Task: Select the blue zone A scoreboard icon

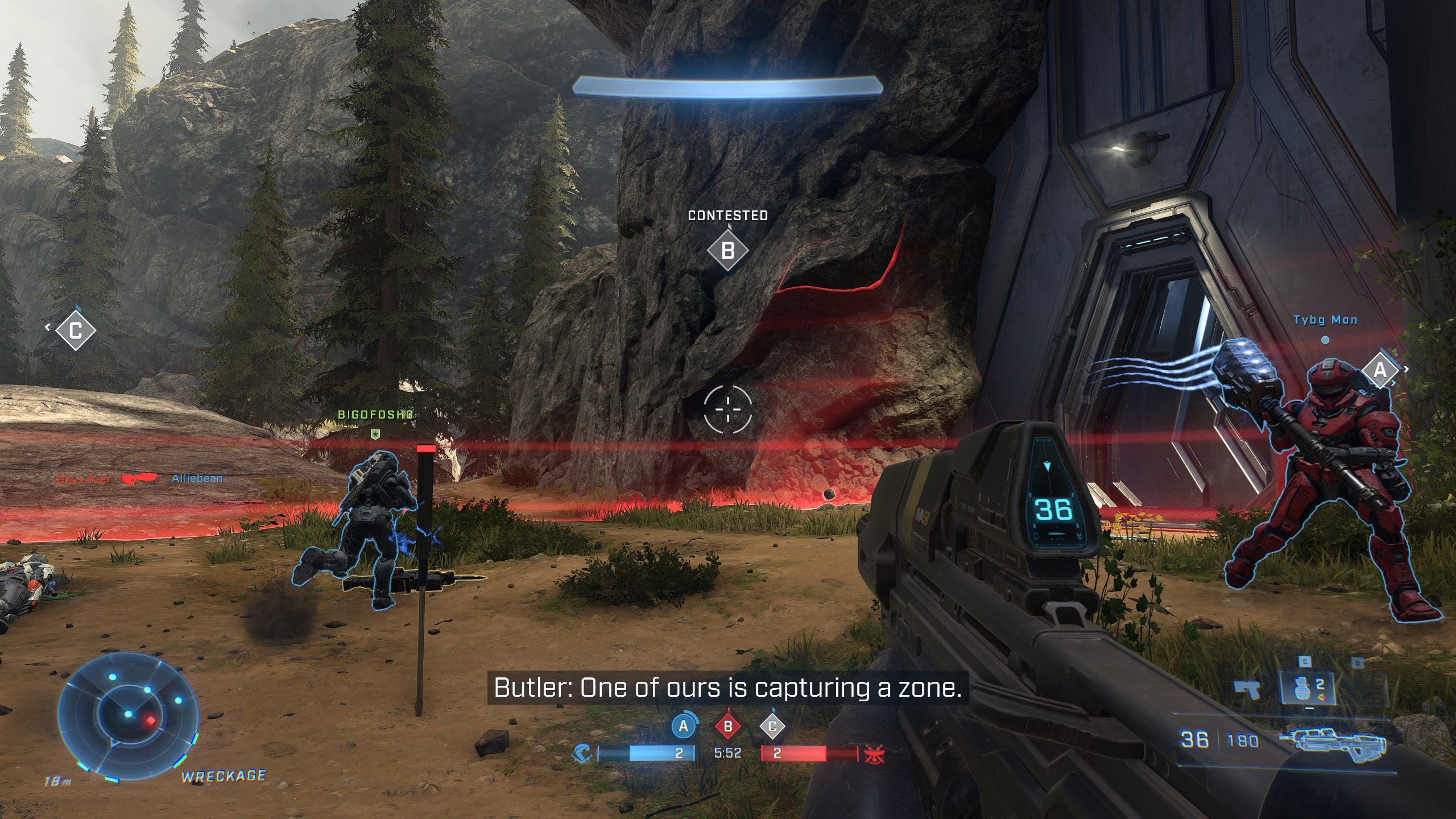Action: (x=684, y=726)
